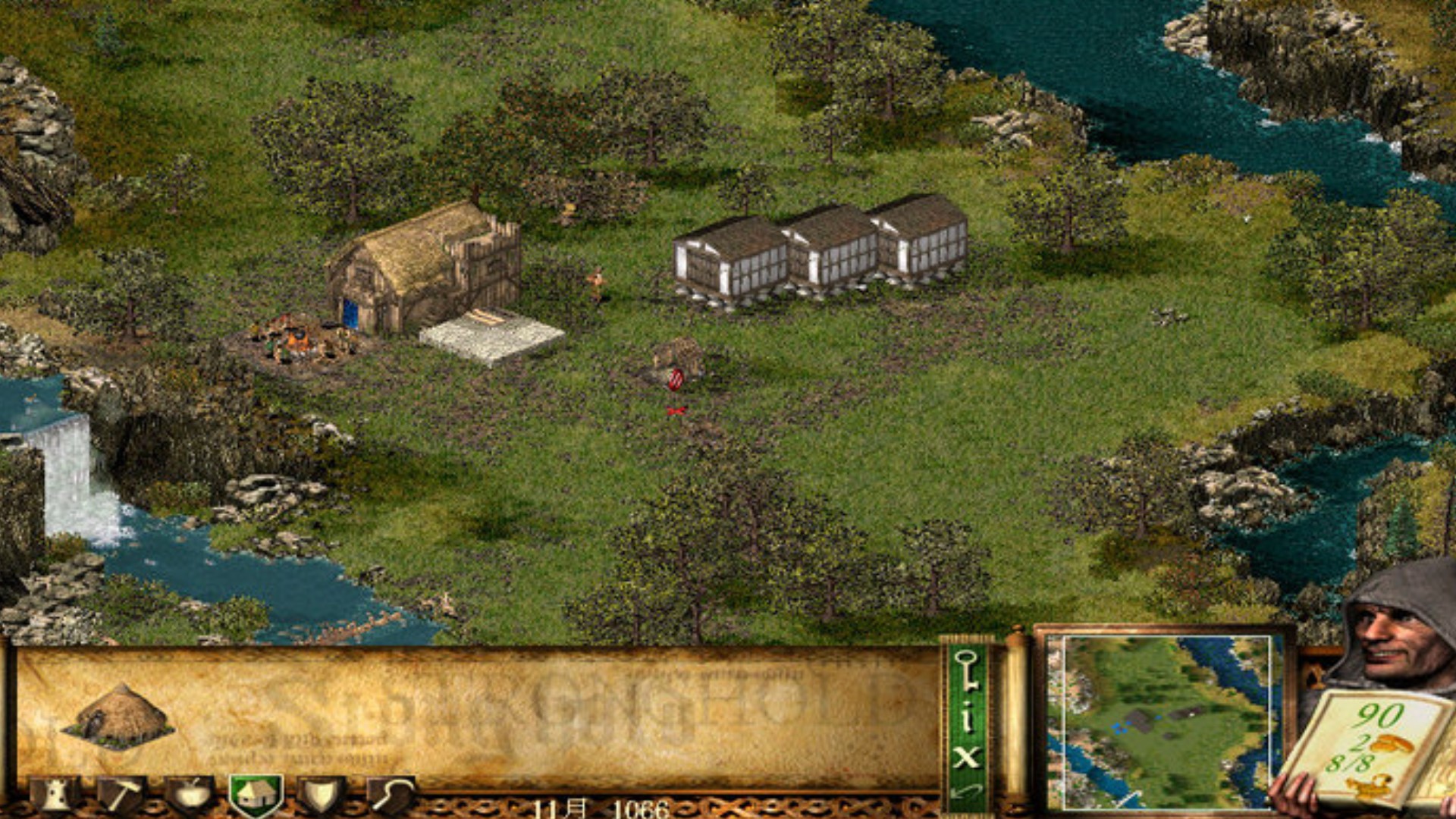Open the castle tower building category

coord(55,795)
